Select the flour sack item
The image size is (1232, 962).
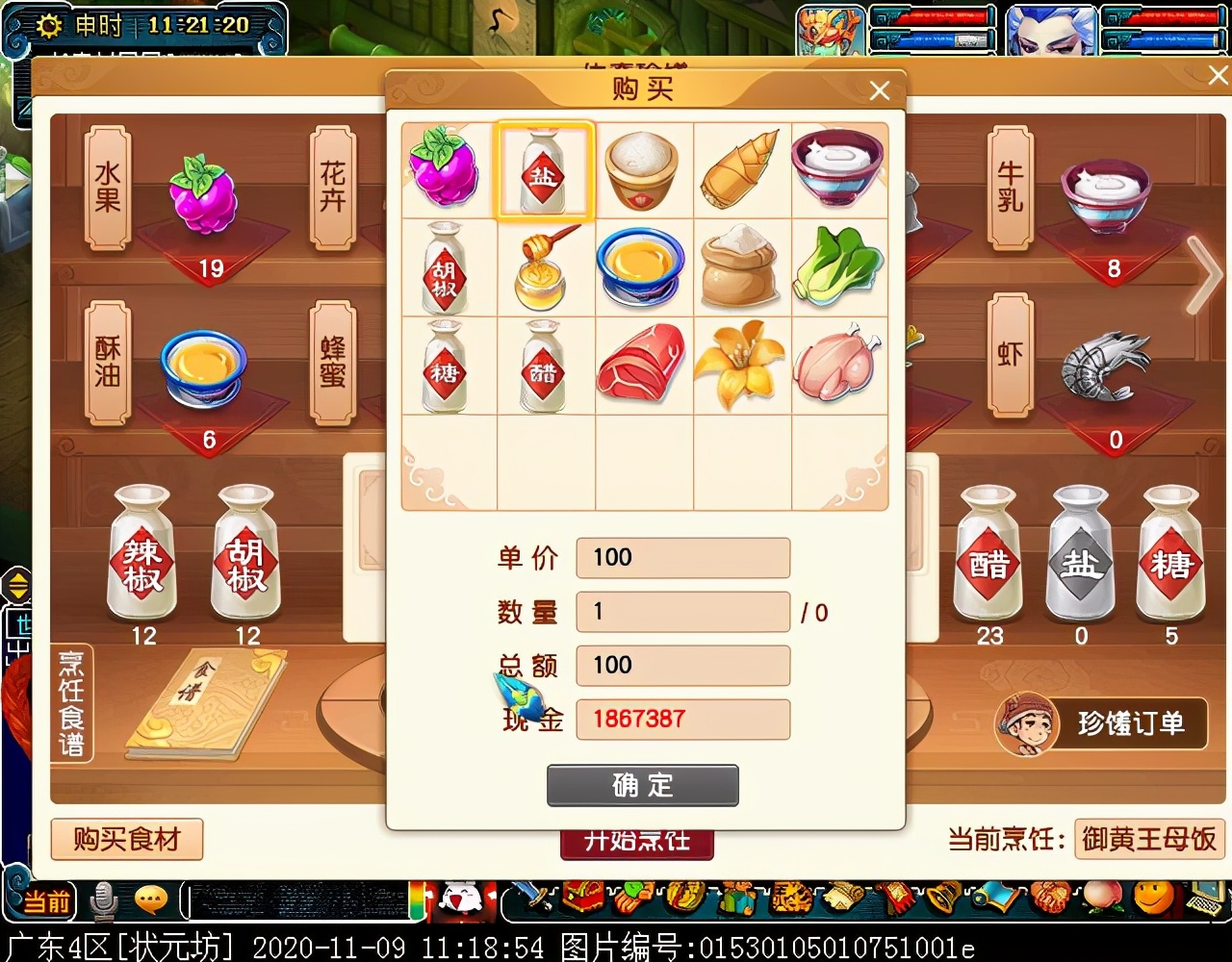click(x=739, y=266)
